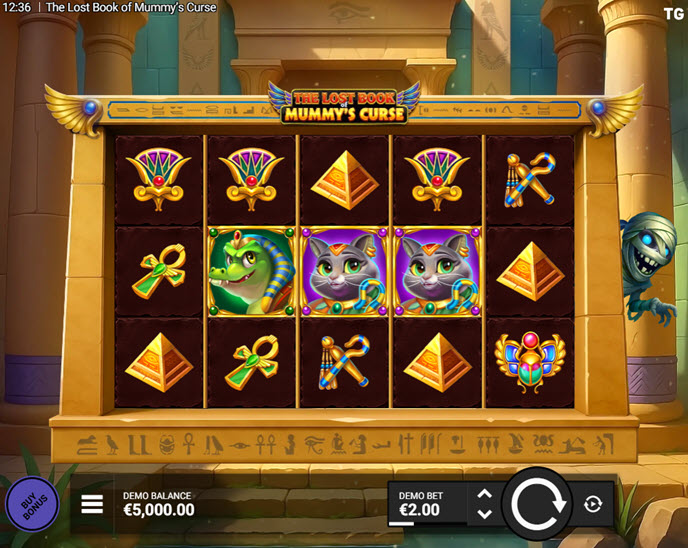Decrease the demo bet with down arrow
Screen dimensions: 688x548
[484, 514]
